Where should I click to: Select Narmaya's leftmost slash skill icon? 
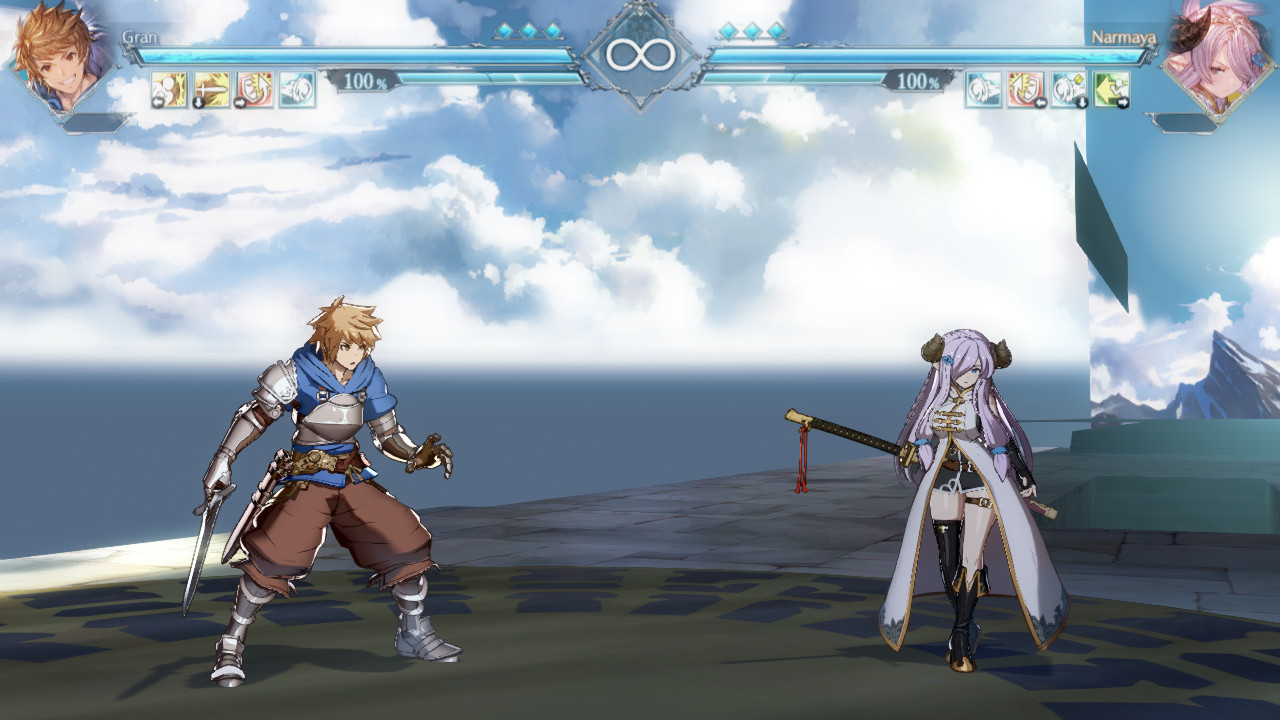pos(982,90)
